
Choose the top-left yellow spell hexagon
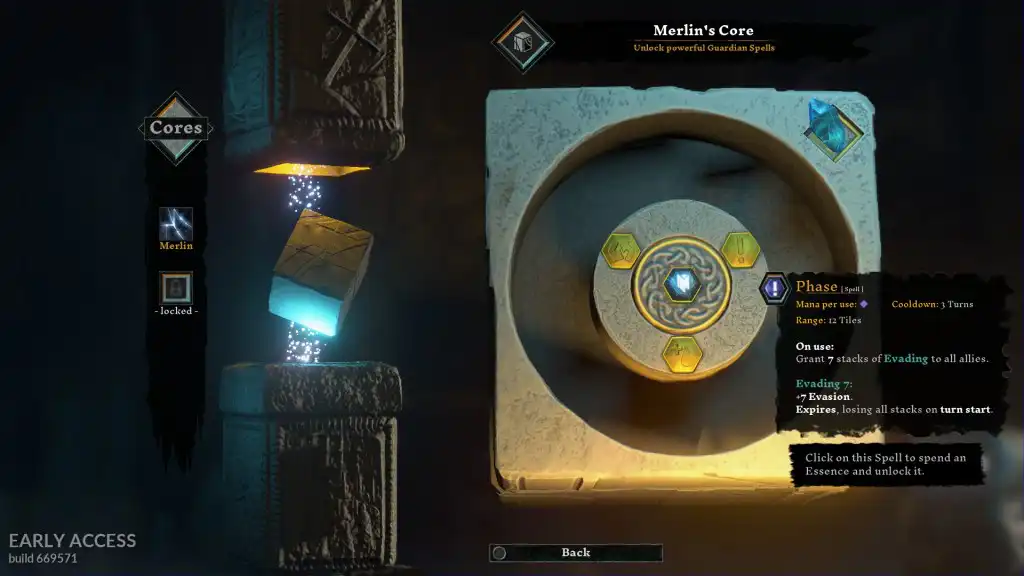621,247
